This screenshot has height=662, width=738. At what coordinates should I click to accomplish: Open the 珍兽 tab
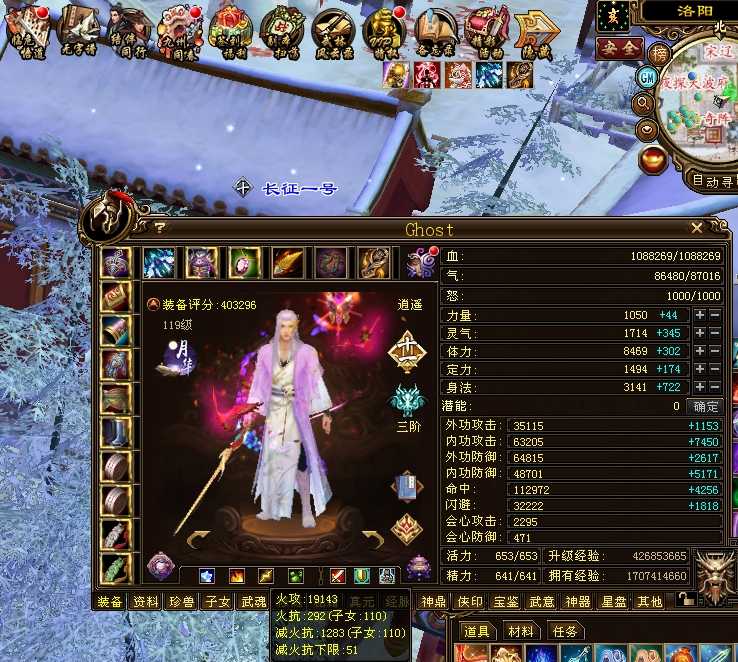pos(181,602)
